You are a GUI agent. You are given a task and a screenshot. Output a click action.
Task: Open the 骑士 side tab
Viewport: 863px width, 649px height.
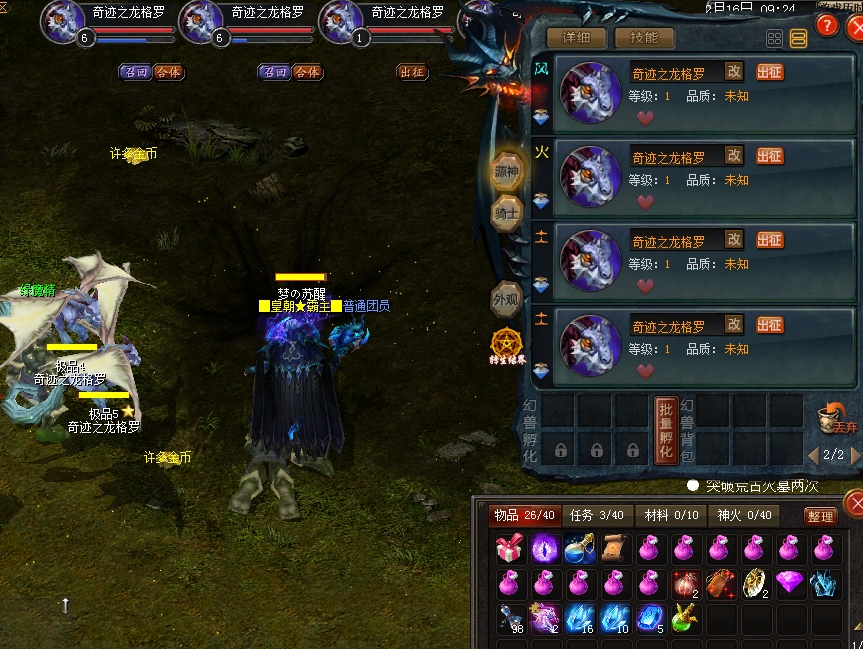(507, 213)
